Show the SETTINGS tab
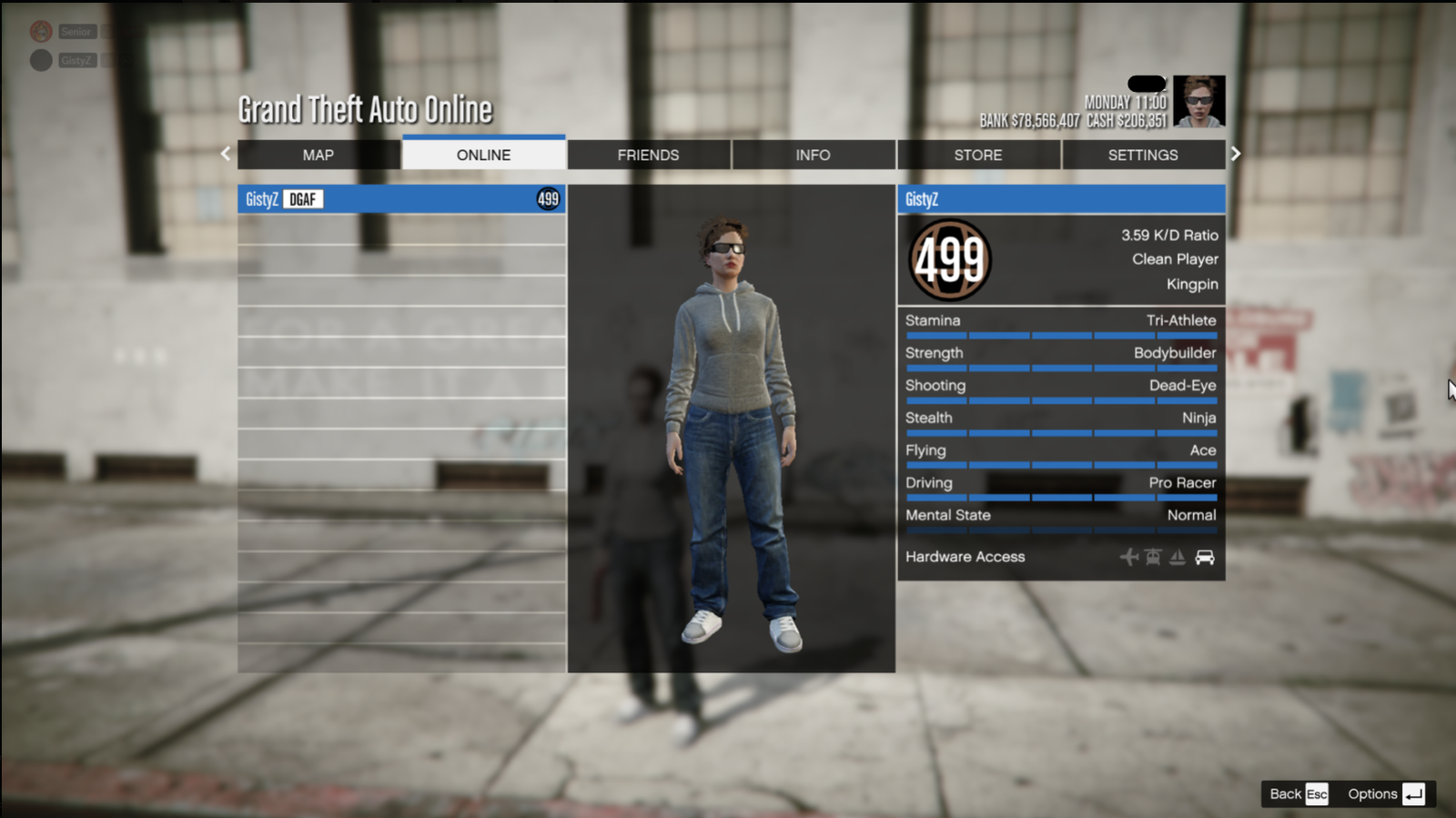1456x818 pixels. pyautogui.click(x=1143, y=155)
